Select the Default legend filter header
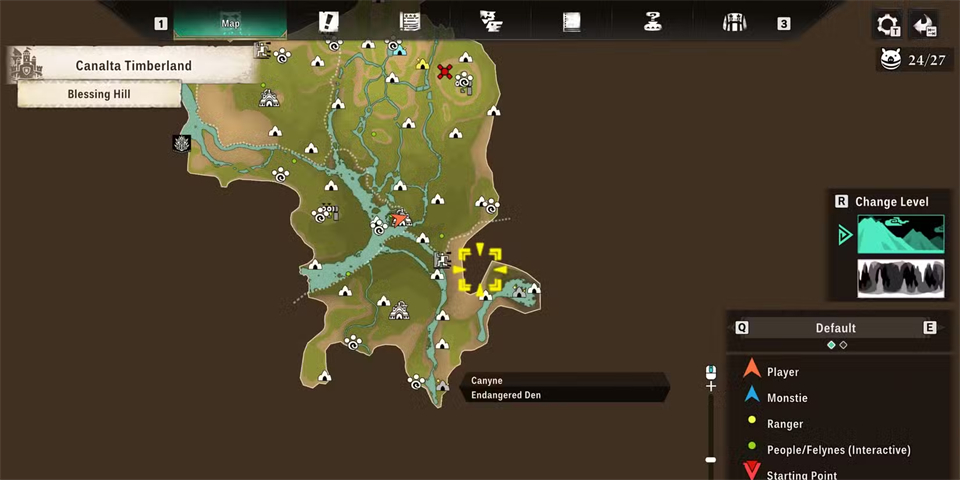 [x=835, y=328]
